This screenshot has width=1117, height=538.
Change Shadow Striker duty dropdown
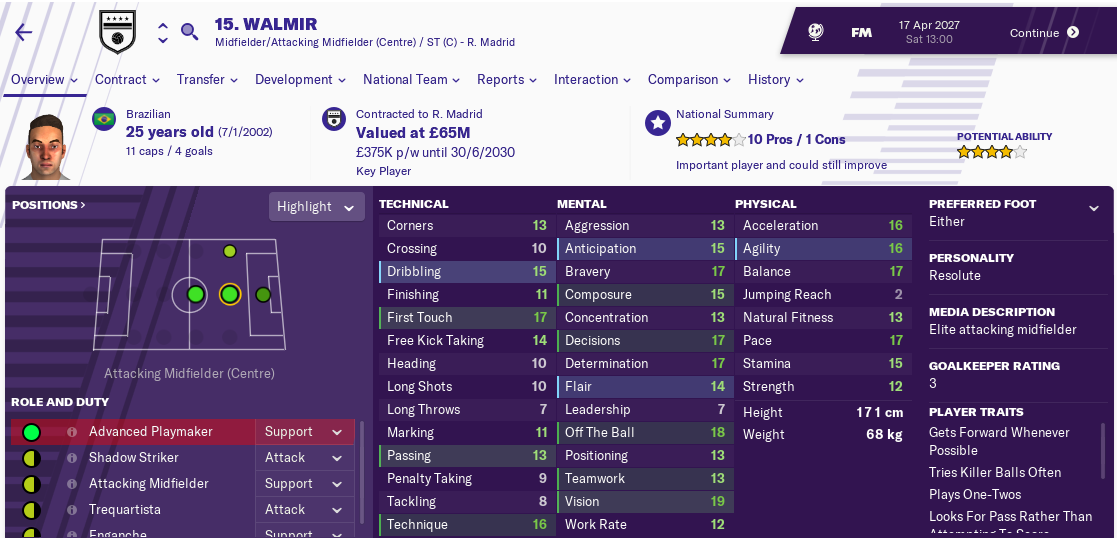(x=304, y=458)
